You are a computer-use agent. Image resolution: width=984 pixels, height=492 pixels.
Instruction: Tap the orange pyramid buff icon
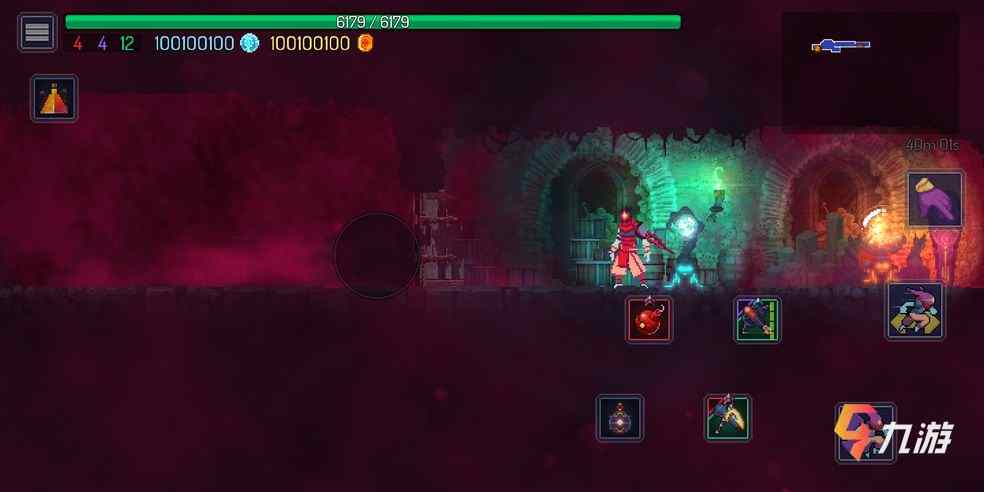[x=54, y=98]
